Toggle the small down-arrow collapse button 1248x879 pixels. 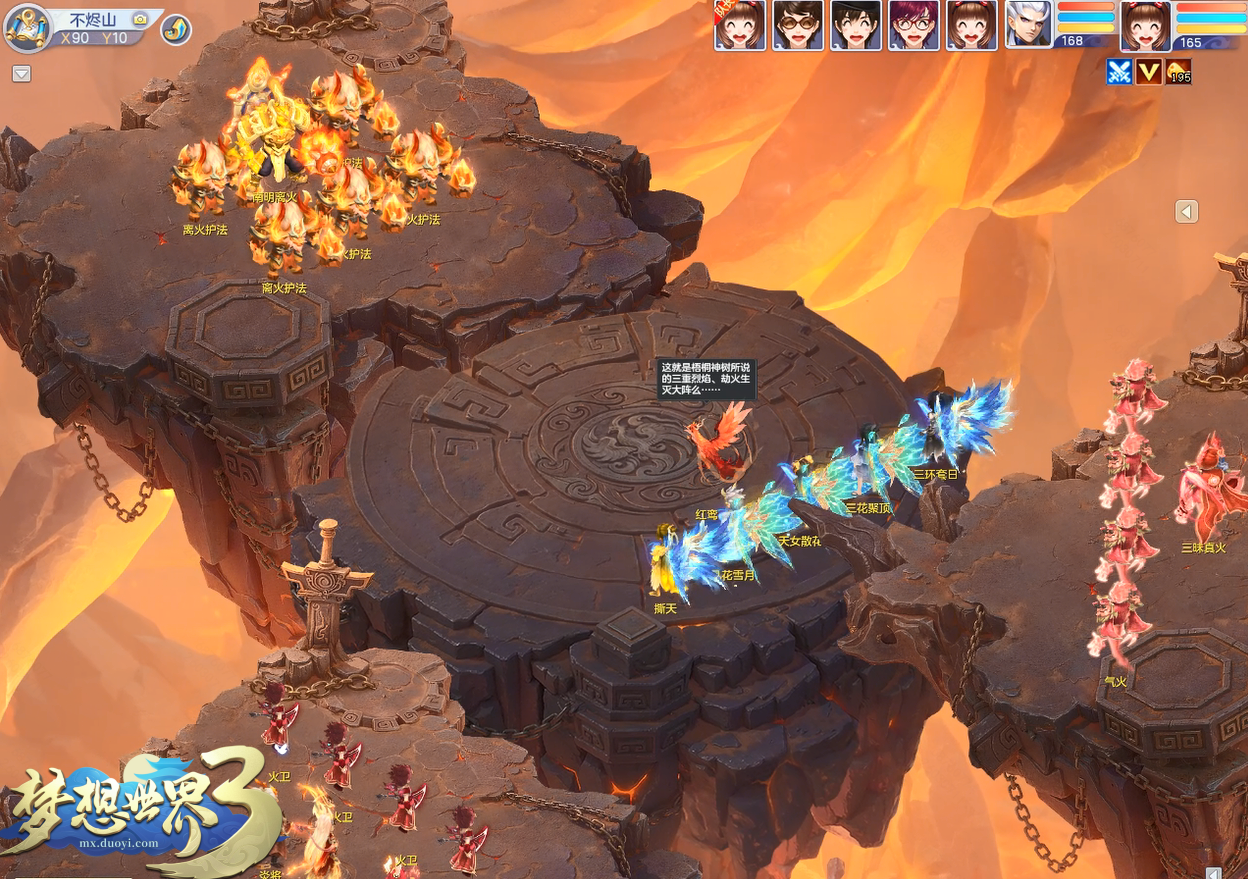pyautogui.click(x=21, y=74)
